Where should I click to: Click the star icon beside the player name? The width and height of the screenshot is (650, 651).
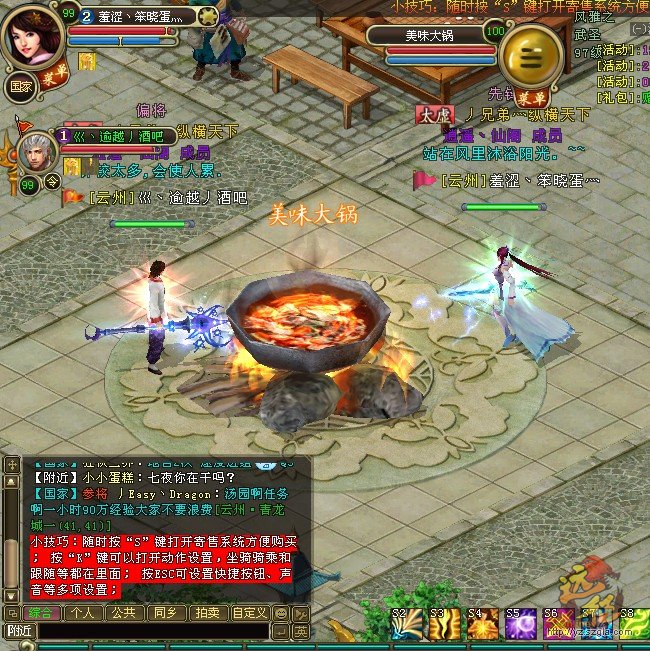pos(208,15)
